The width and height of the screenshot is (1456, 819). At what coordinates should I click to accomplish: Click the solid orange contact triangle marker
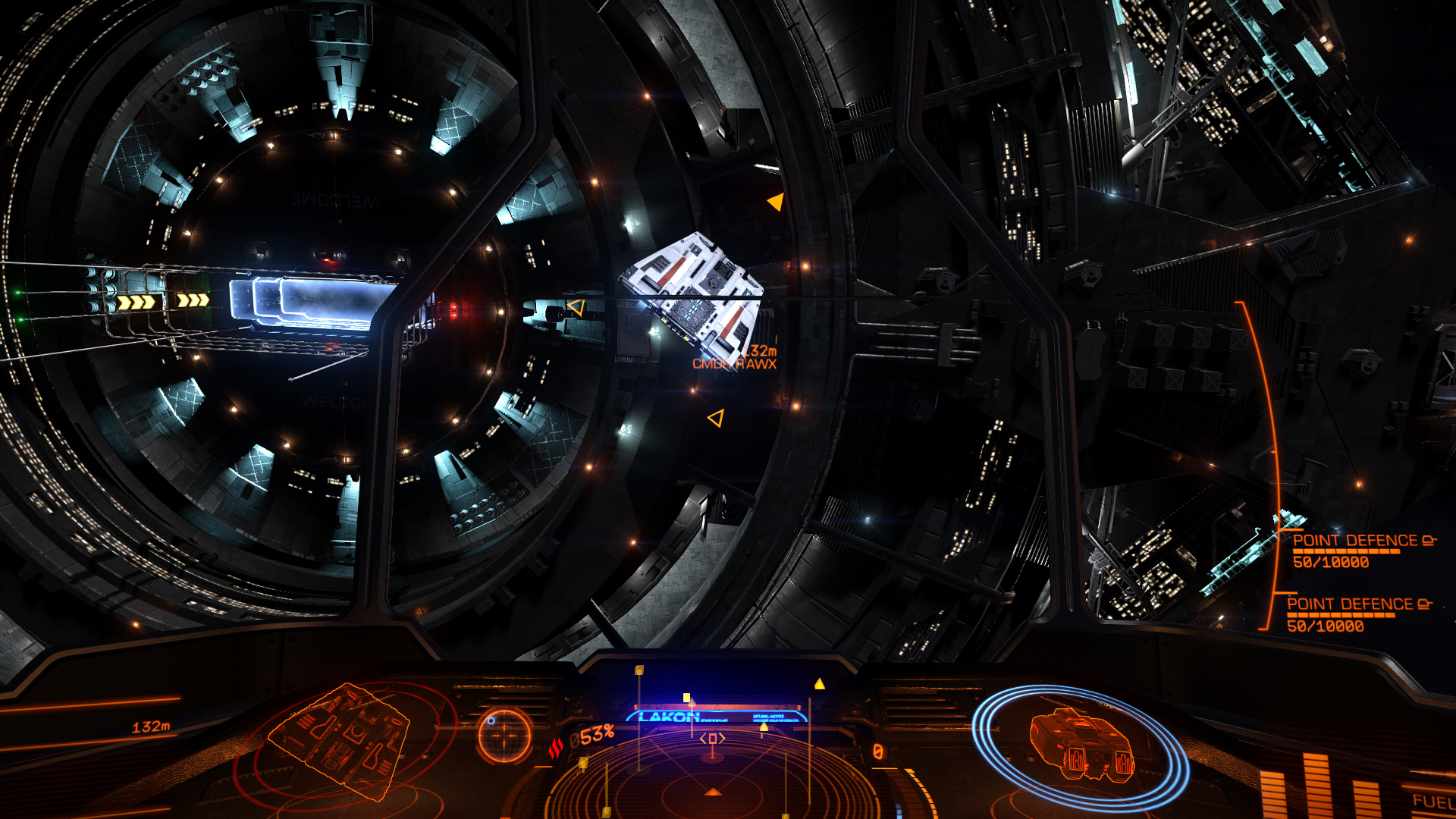(x=776, y=202)
